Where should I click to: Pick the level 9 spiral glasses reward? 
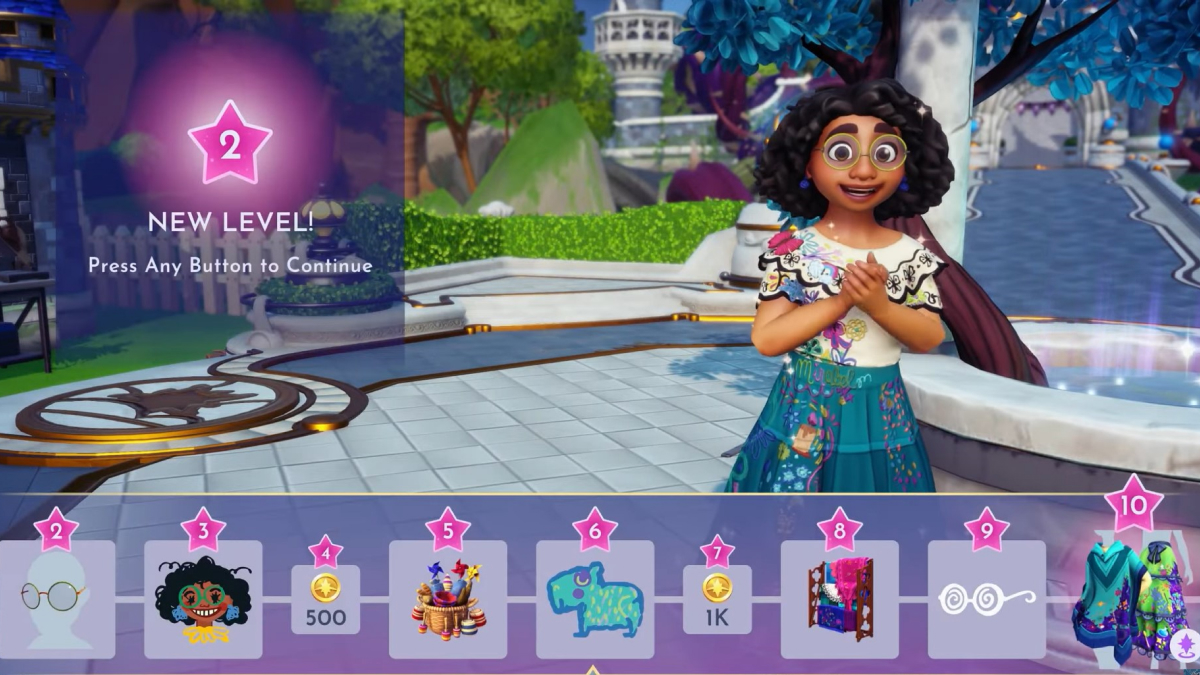pyautogui.click(x=986, y=599)
